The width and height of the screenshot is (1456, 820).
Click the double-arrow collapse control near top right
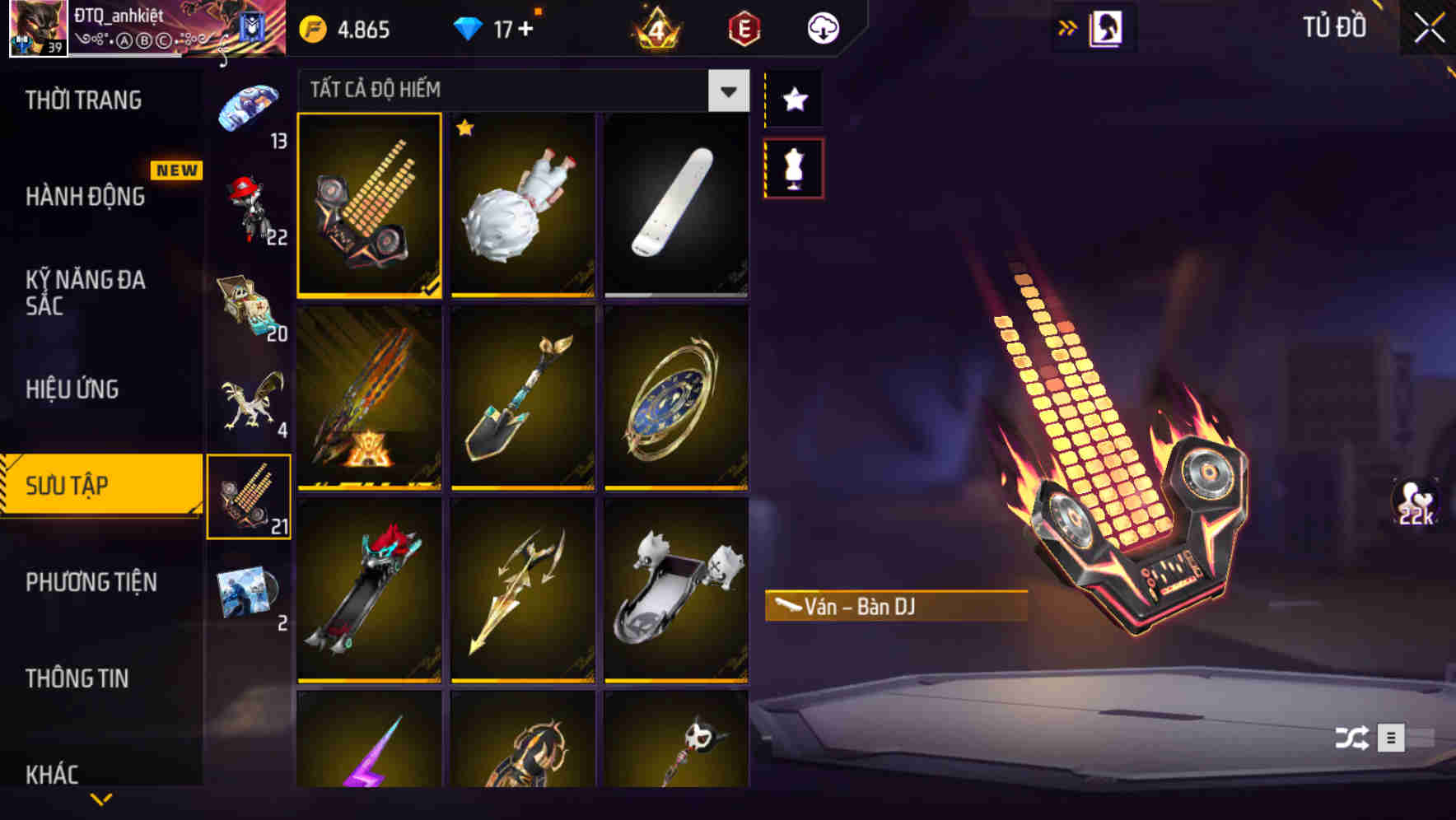coord(1066,27)
